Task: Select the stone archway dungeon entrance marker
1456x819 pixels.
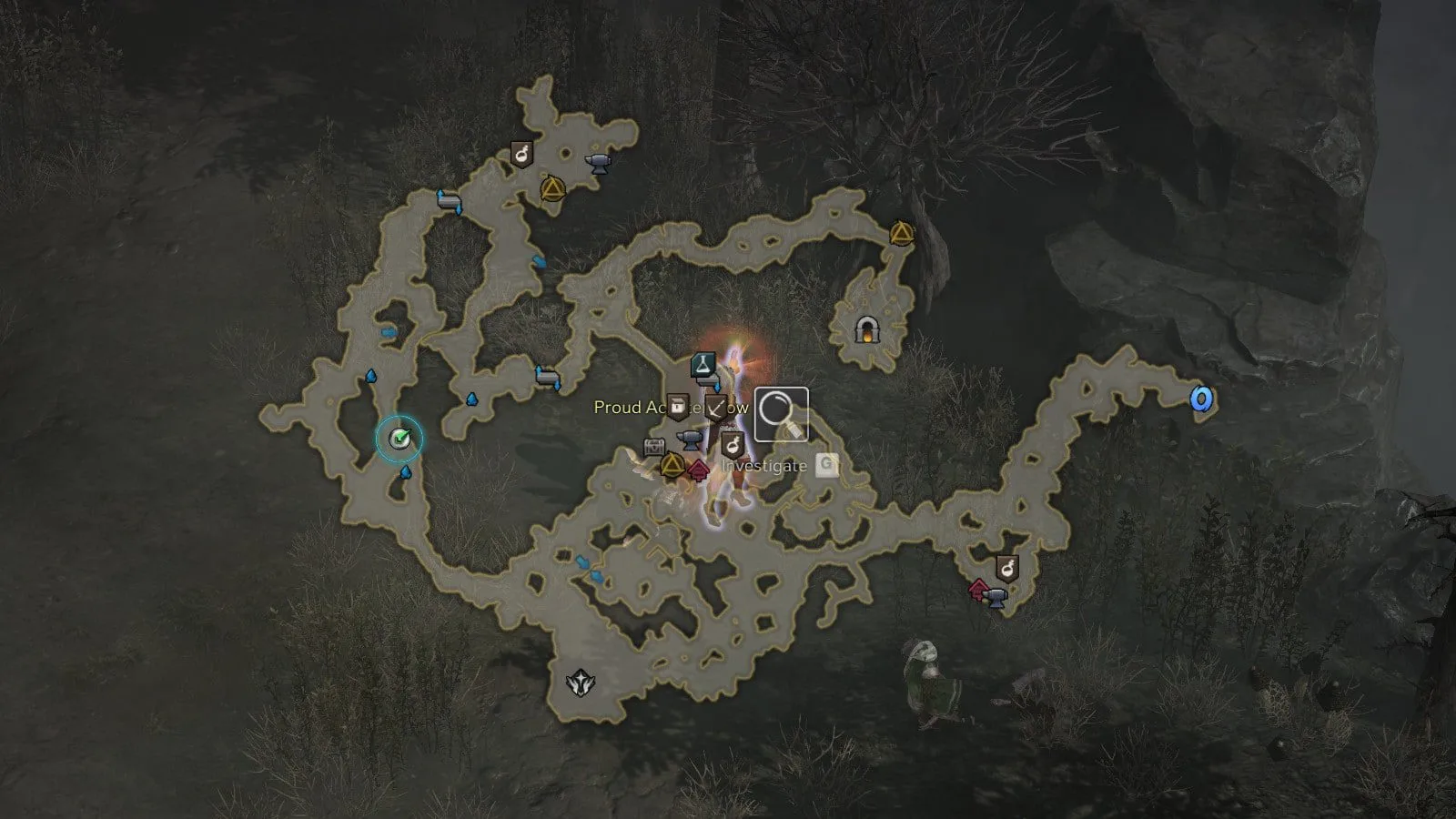Action: coord(868,329)
